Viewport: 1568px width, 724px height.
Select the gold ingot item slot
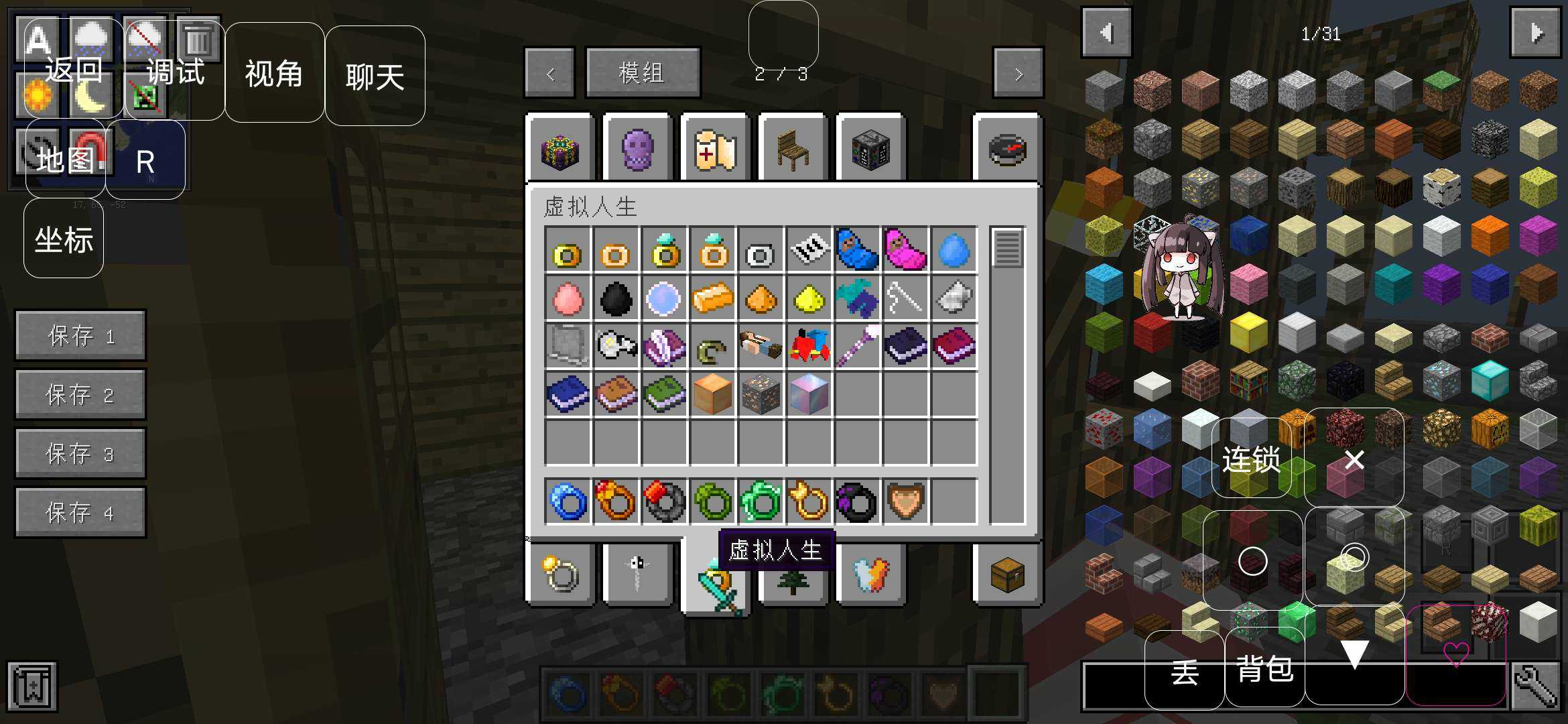pos(712,298)
